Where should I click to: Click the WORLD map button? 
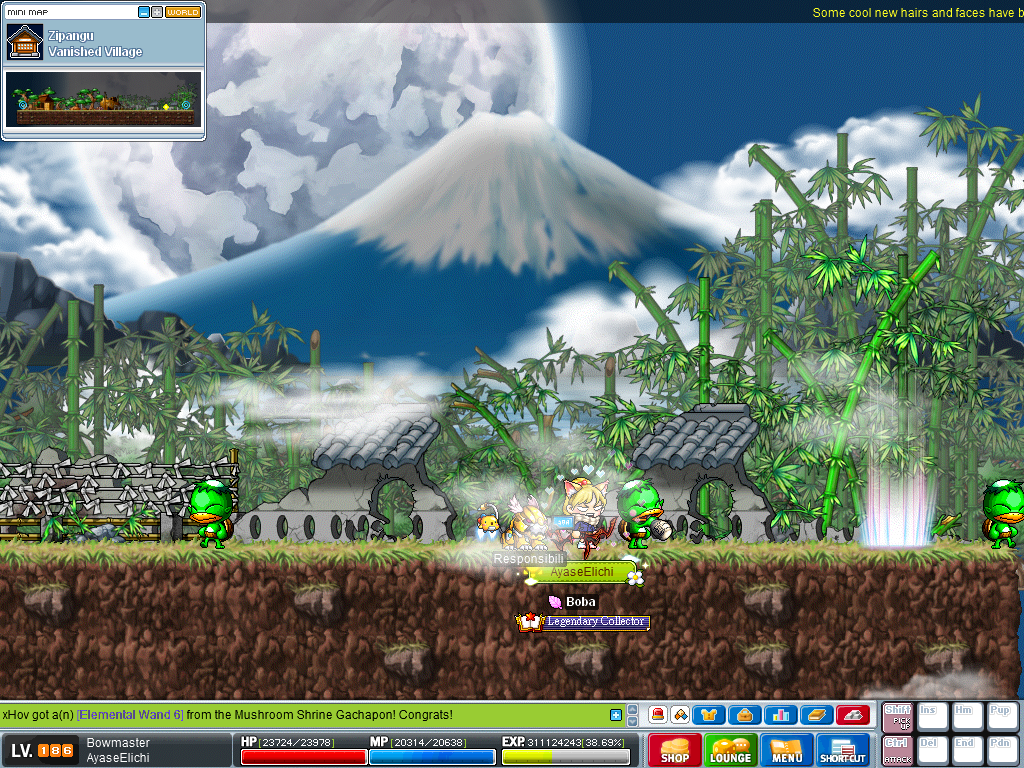tap(183, 12)
